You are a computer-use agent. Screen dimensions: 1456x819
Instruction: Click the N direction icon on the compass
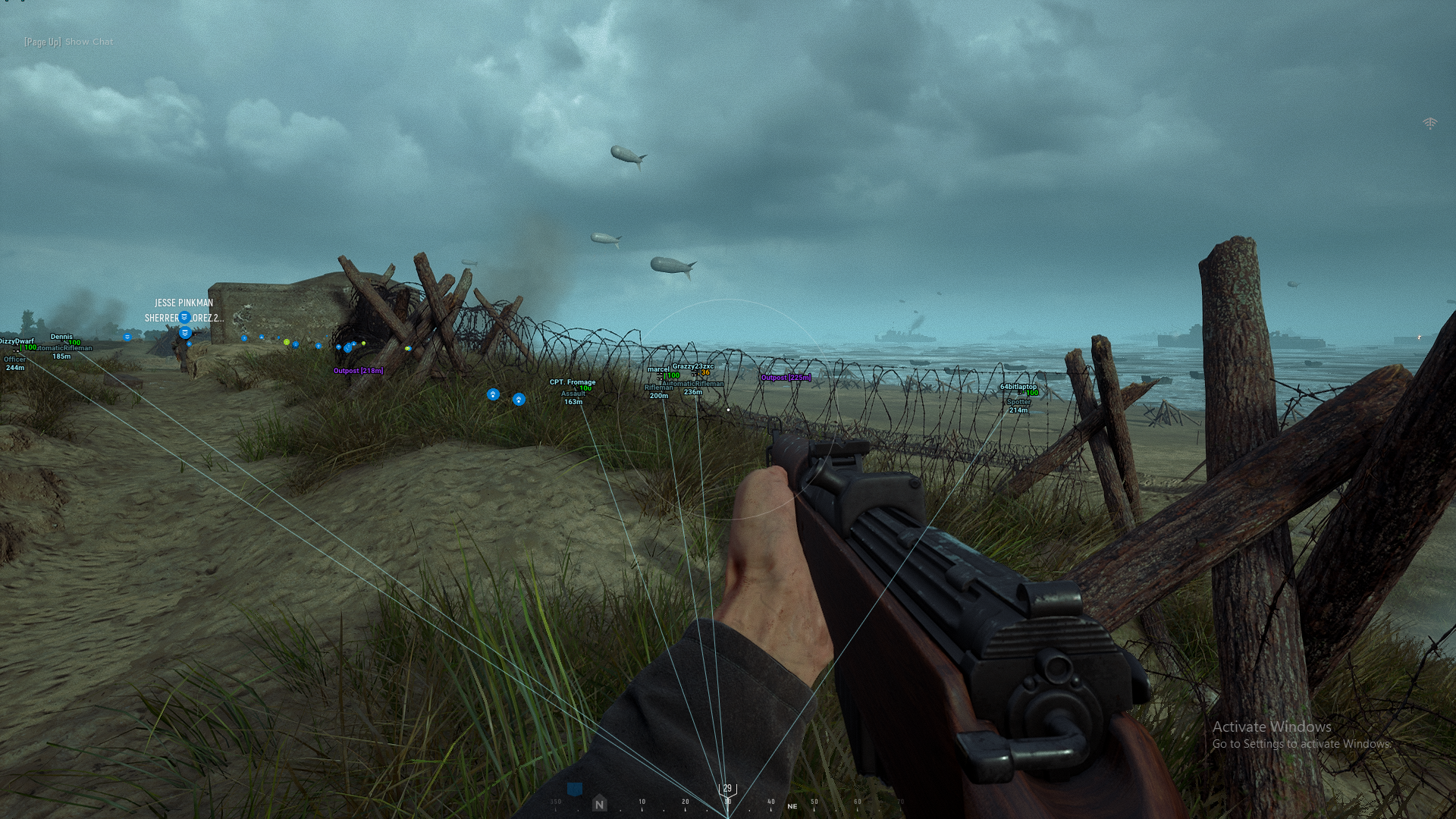point(599,801)
